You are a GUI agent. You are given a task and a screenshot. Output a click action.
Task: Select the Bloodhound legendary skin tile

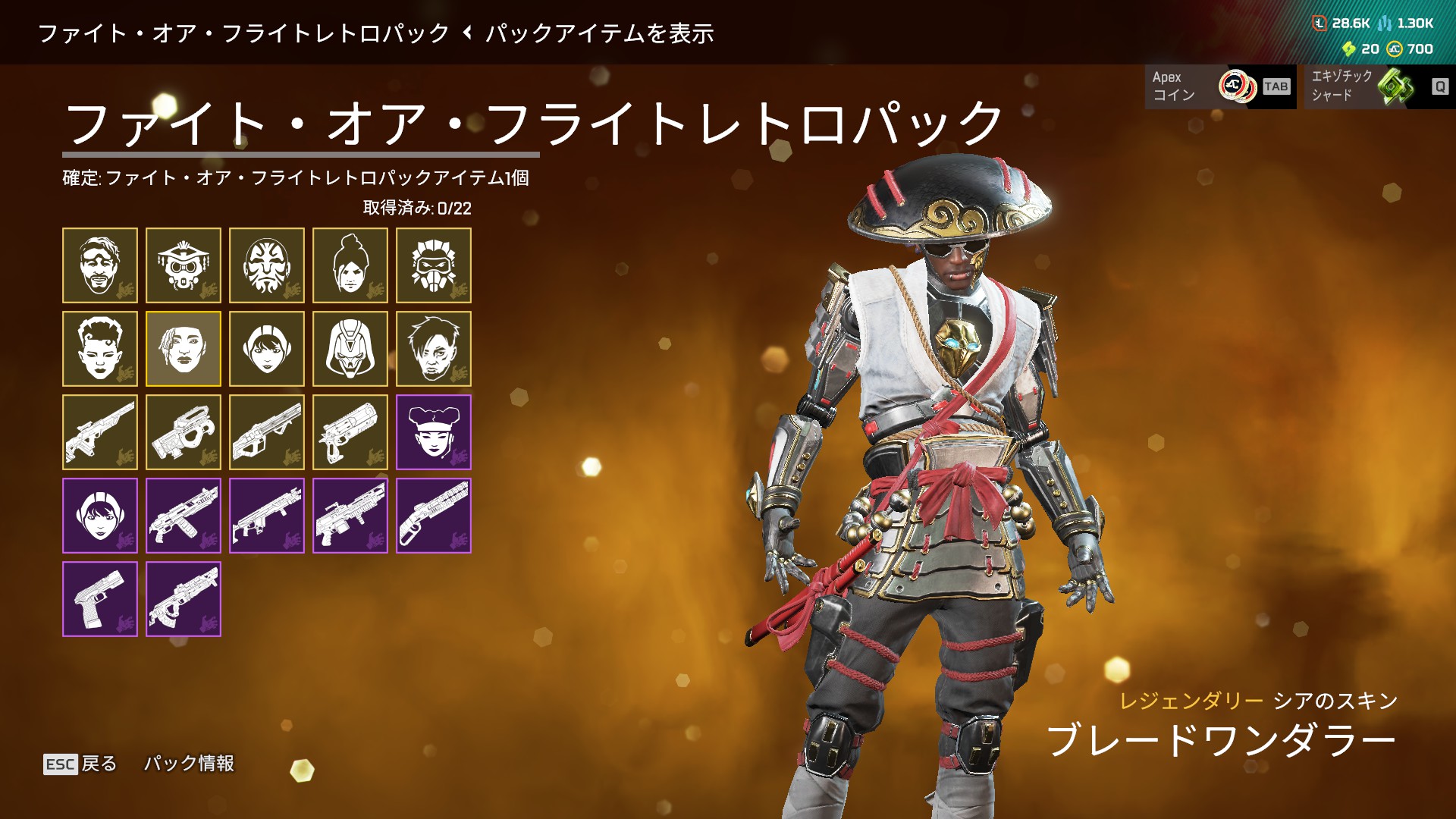coord(184,265)
